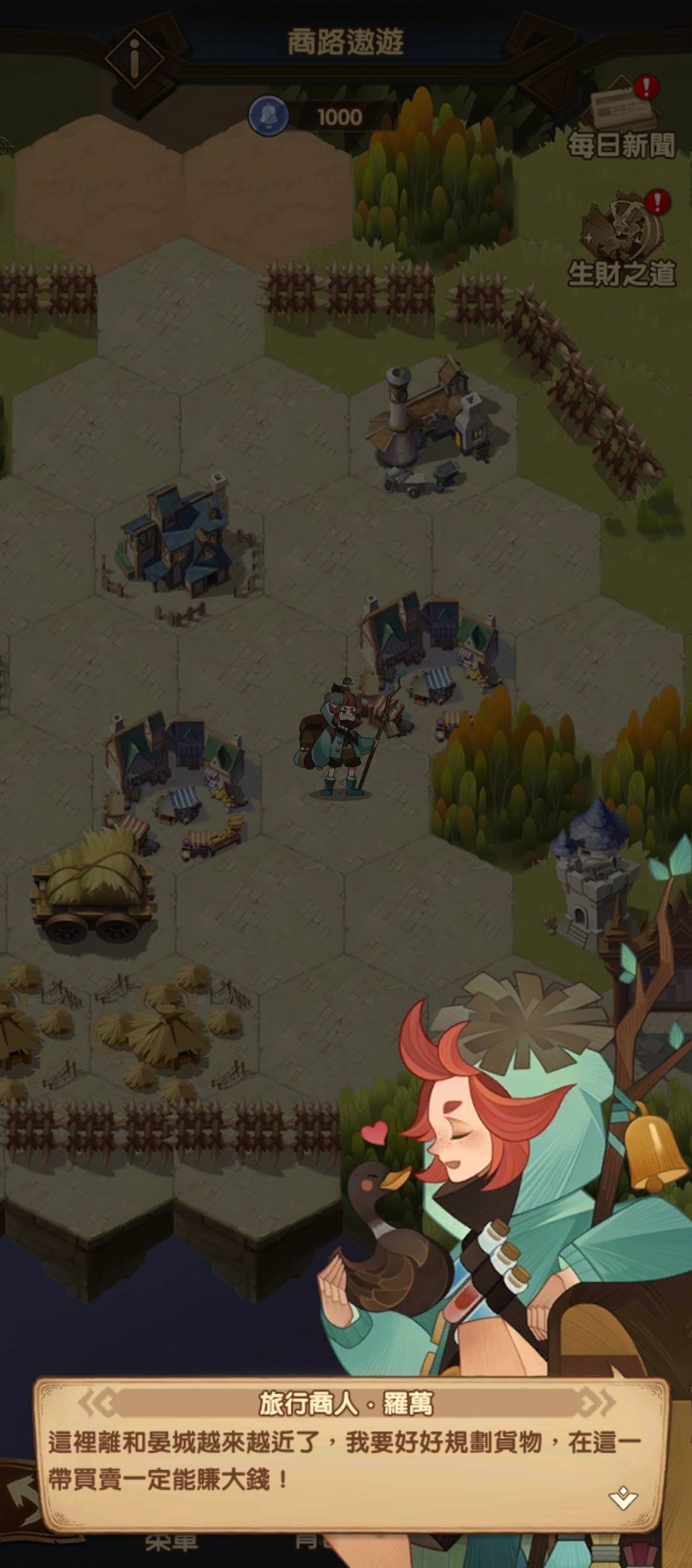
Task: Advance dialogue with the down-arrow indicator
Action: 623,1498
